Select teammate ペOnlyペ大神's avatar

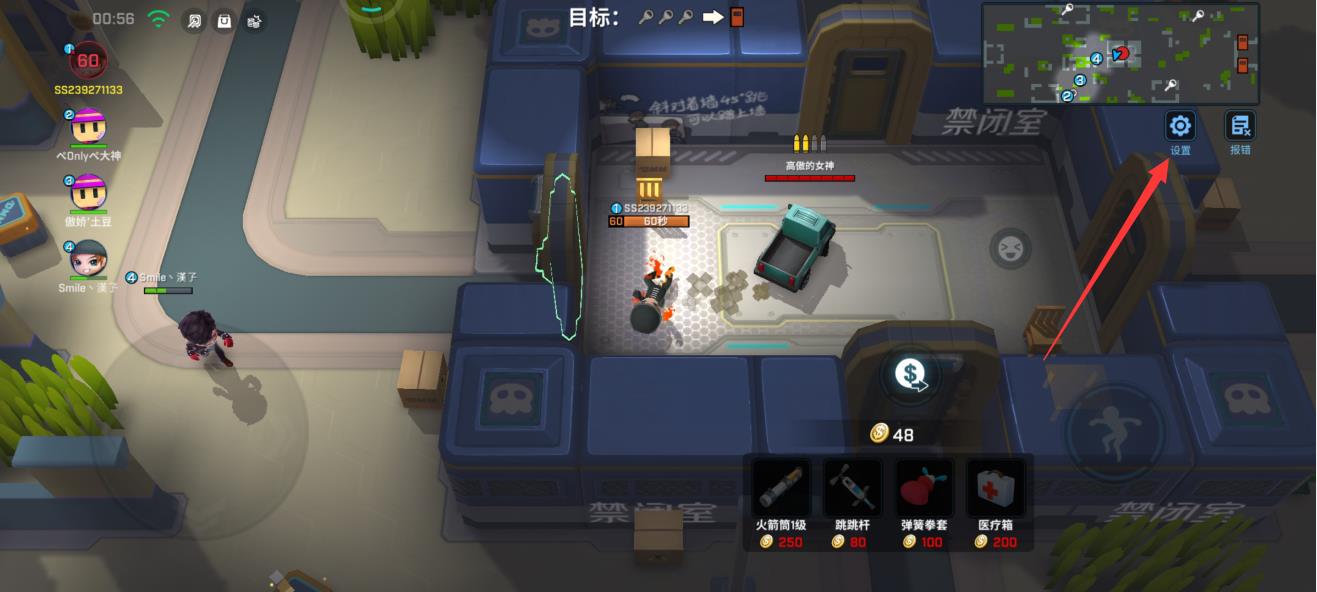tap(88, 127)
